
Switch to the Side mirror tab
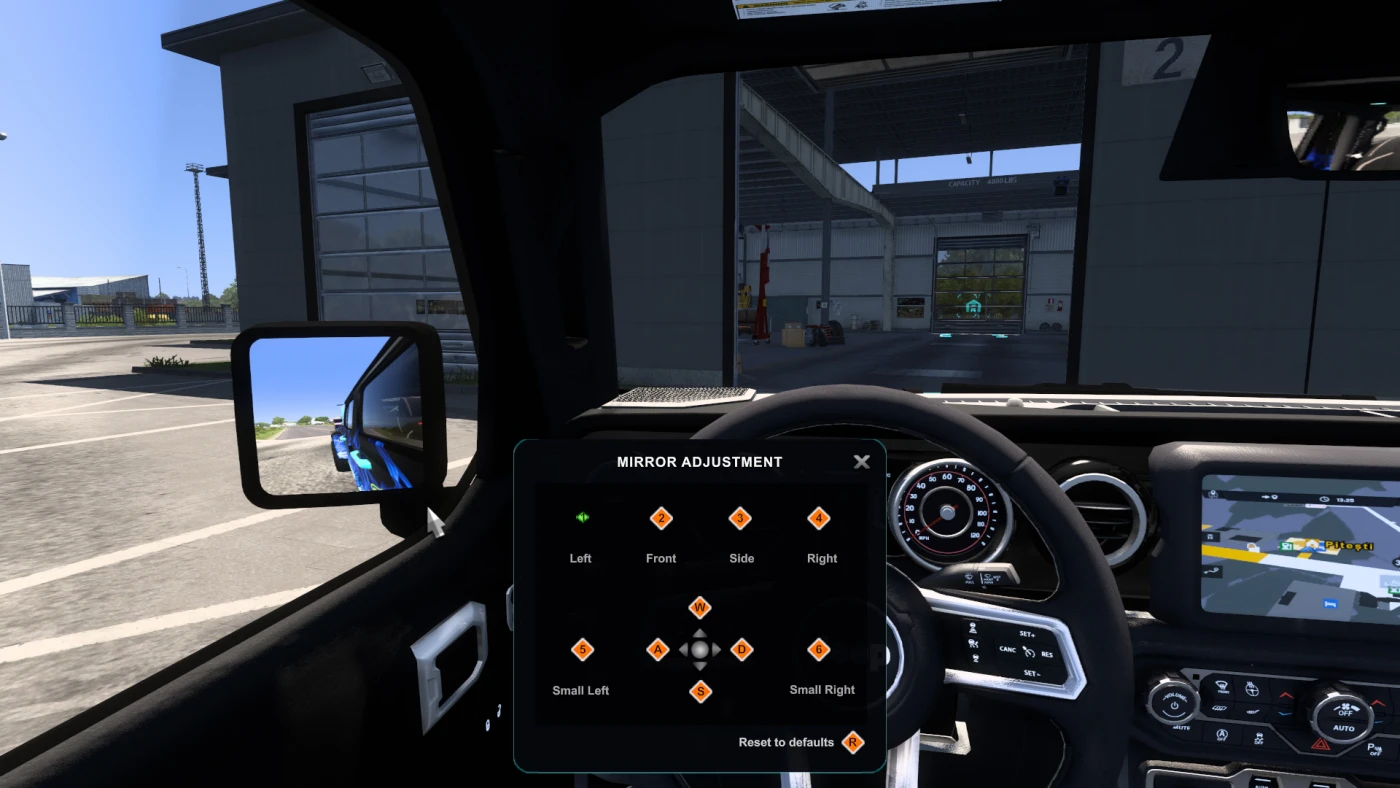[741, 519]
